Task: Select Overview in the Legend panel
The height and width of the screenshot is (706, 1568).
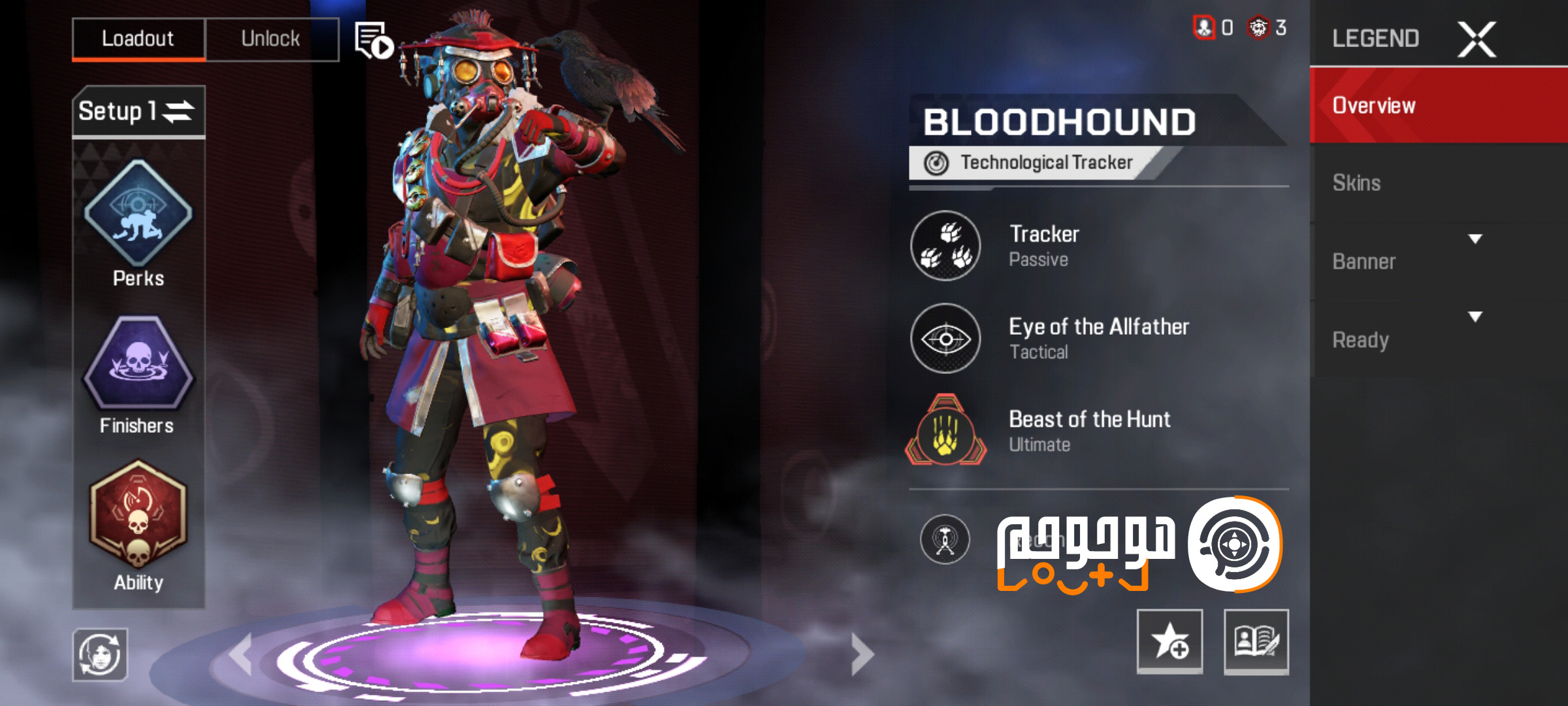Action: pos(1372,105)
